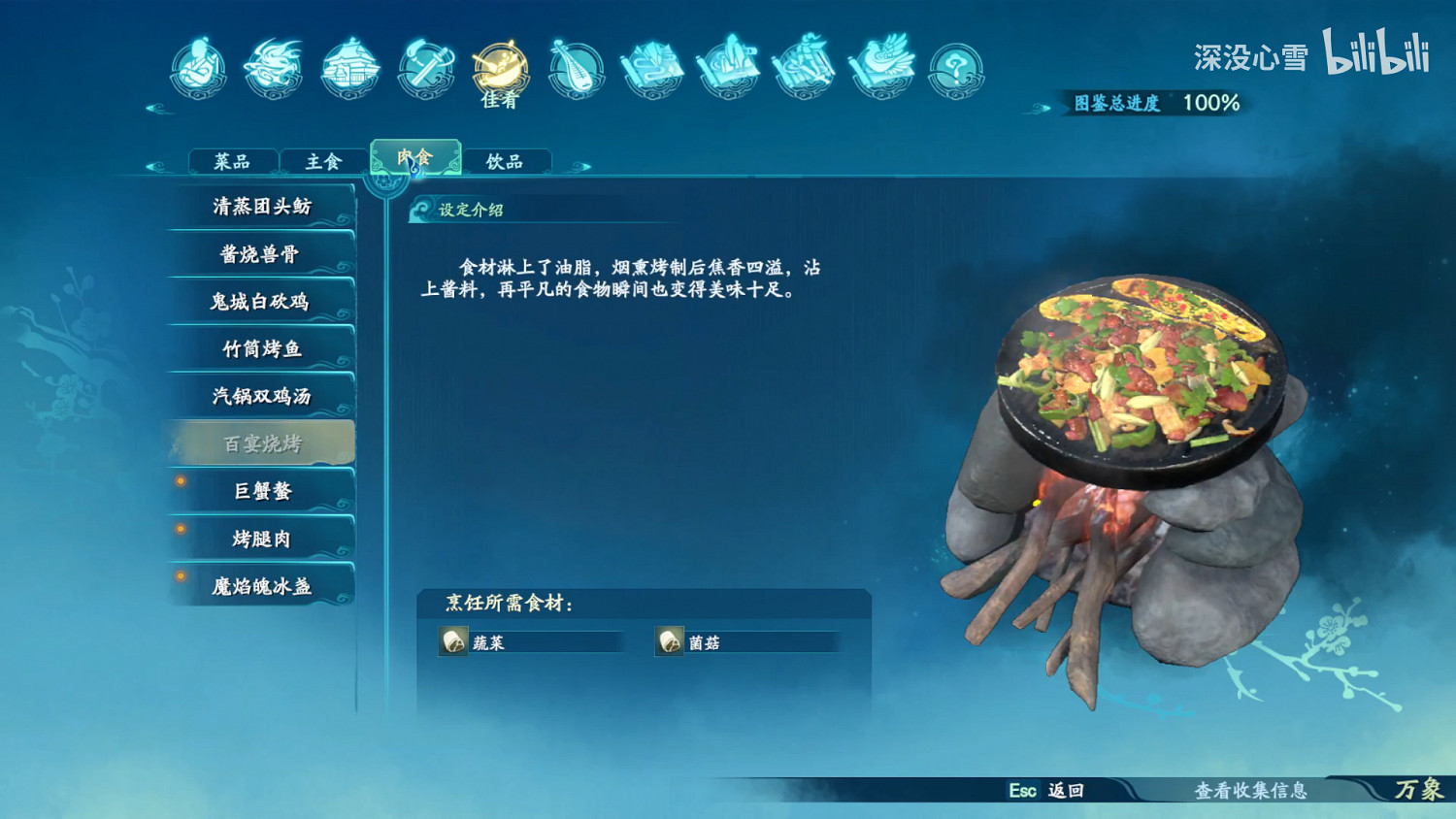The height and width of the screenshot is (819, 1456).
Task: Click the 图鉴总进度 100% progress indicator
Action: 1155,100
